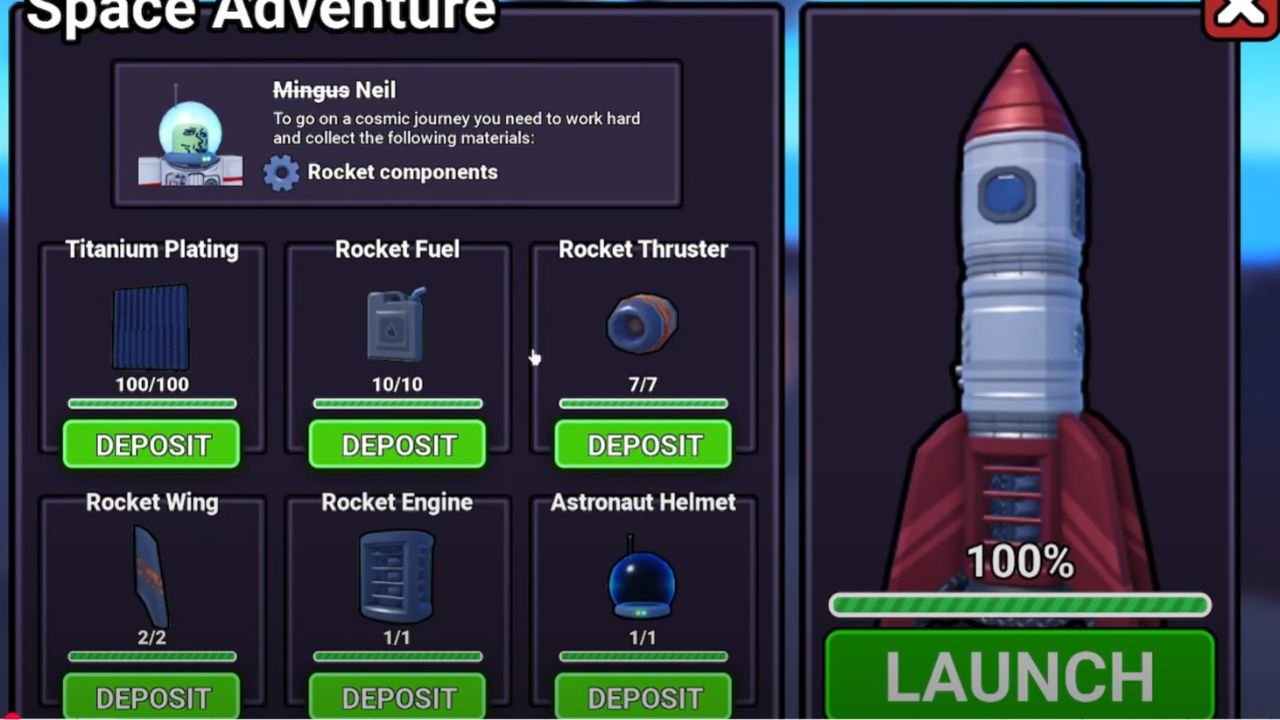
Task: Click DEPOSIT under Rocket Fuel
Action: 397,445
